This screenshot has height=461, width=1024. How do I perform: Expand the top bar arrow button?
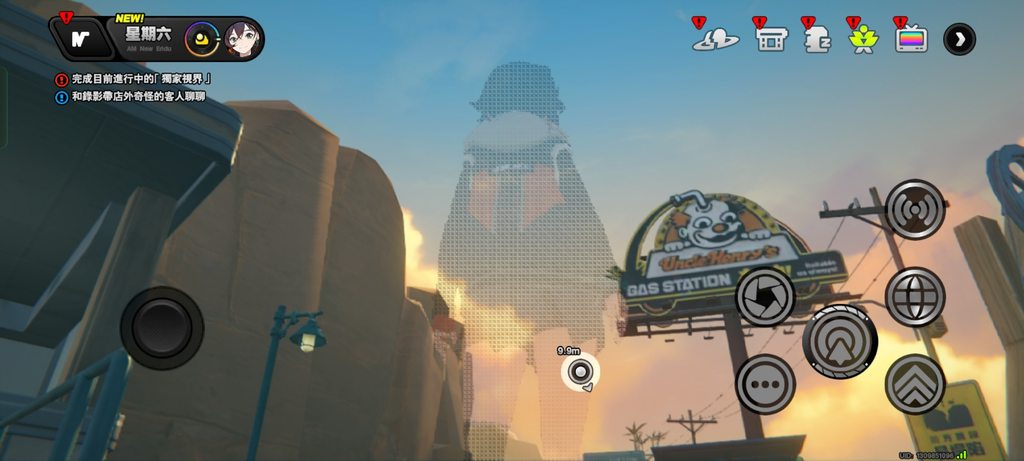959,39
